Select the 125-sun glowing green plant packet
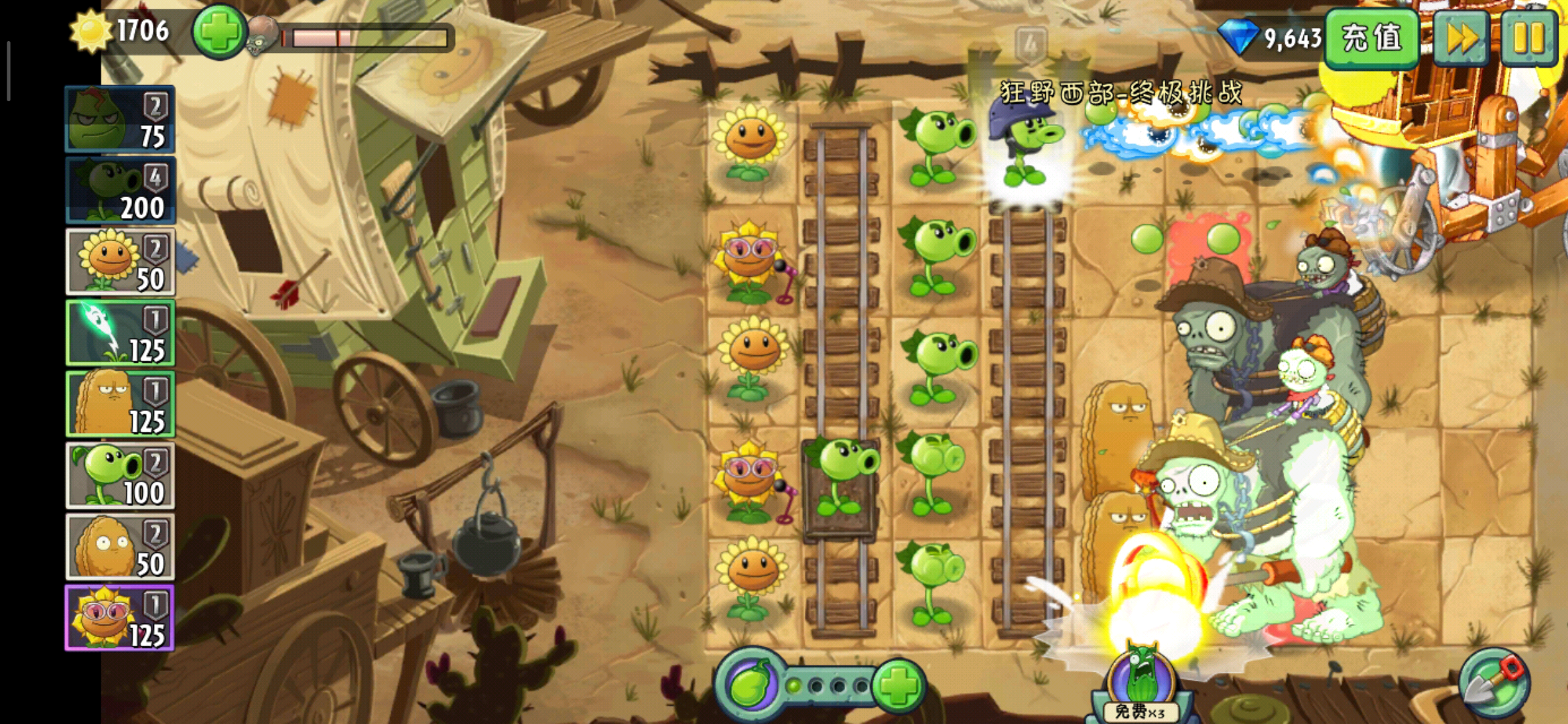The image size is (1568, 724). [120, 333]
